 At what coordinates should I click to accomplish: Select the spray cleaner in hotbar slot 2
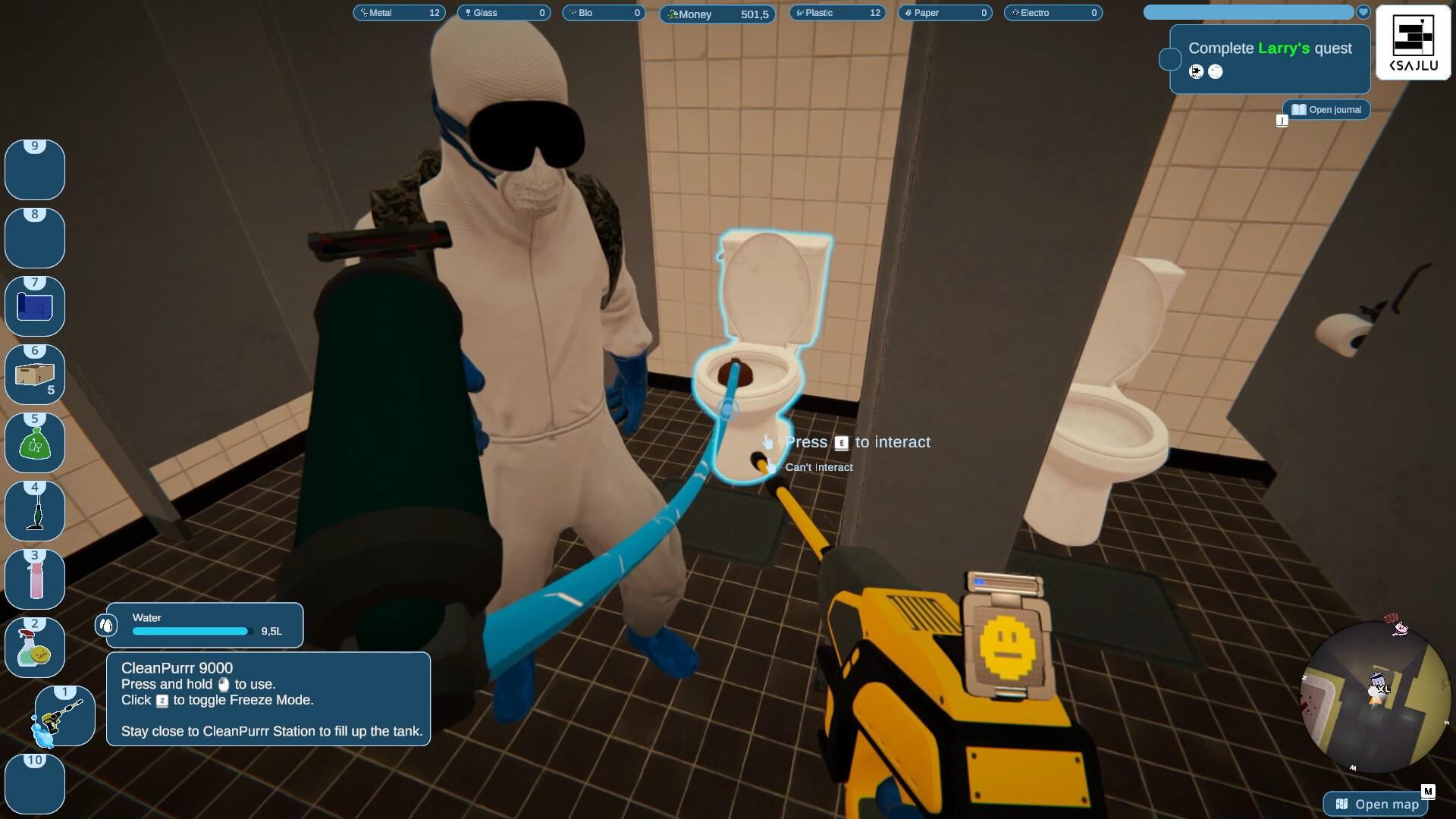[x=35, y=647]
